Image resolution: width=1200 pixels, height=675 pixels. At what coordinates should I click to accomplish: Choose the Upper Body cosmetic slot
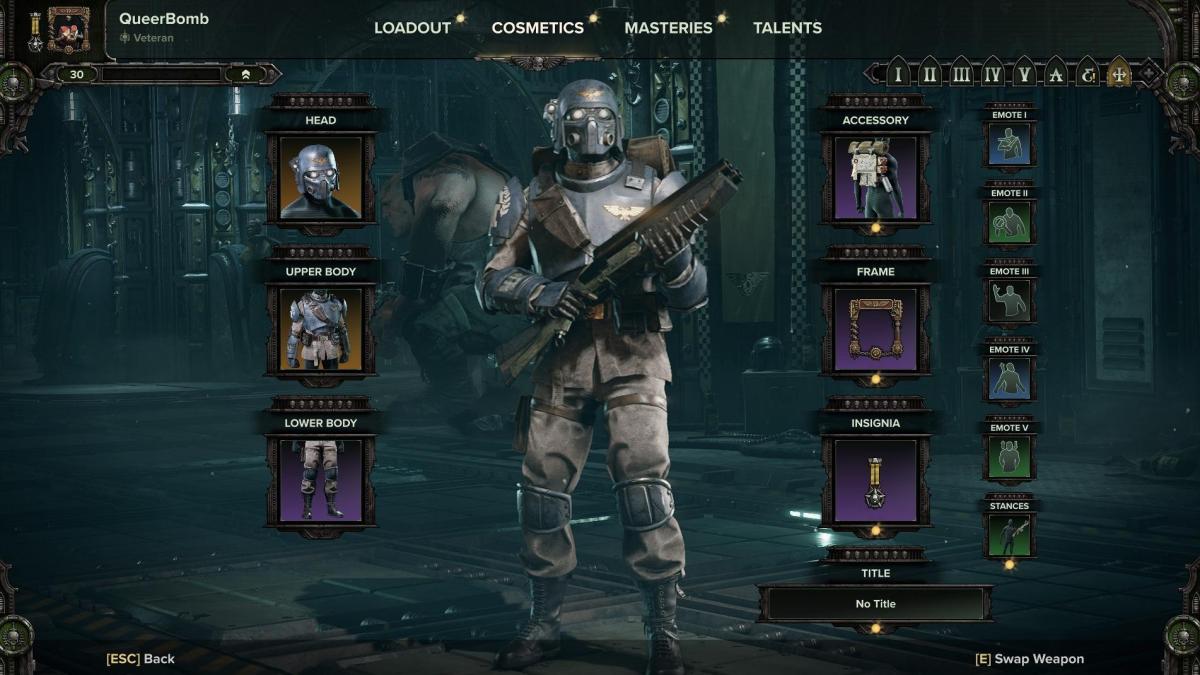coord(321,330)
